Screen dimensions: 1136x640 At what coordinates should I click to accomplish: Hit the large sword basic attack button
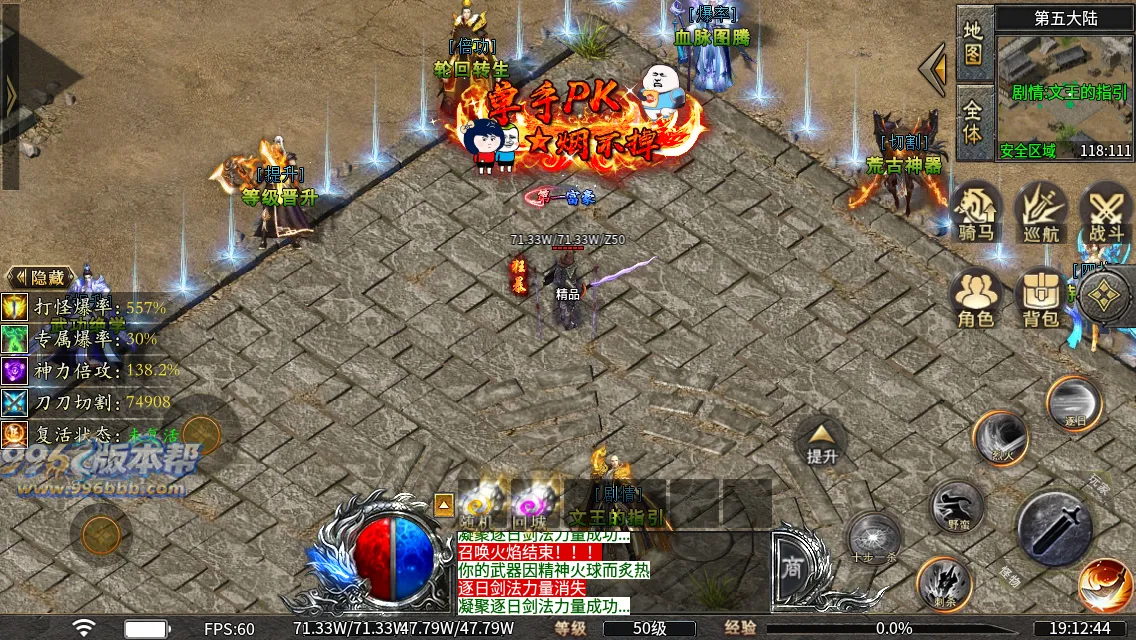[x=1054, y=528]
